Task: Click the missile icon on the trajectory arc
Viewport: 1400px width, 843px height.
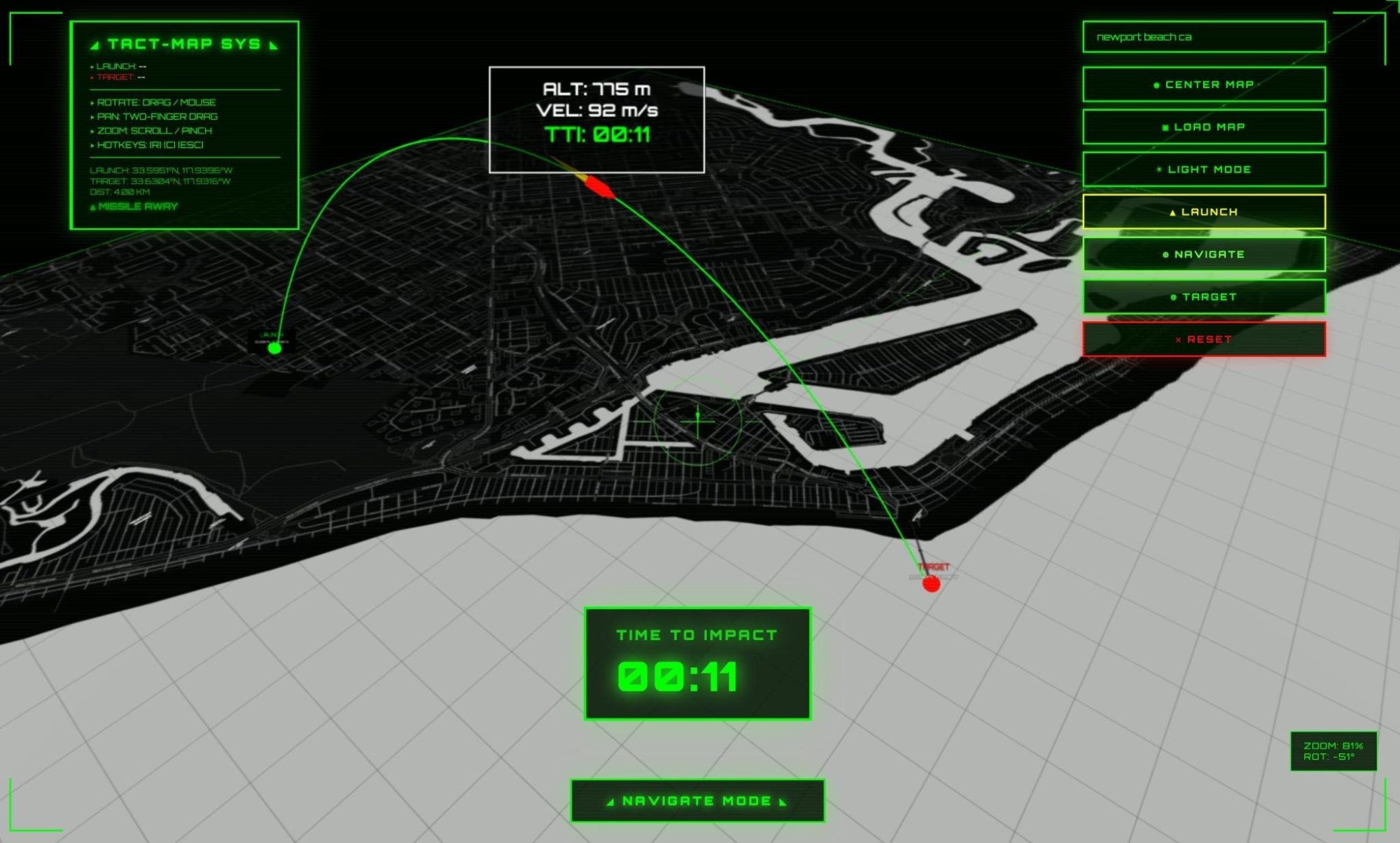Action: tap(598, 187)
